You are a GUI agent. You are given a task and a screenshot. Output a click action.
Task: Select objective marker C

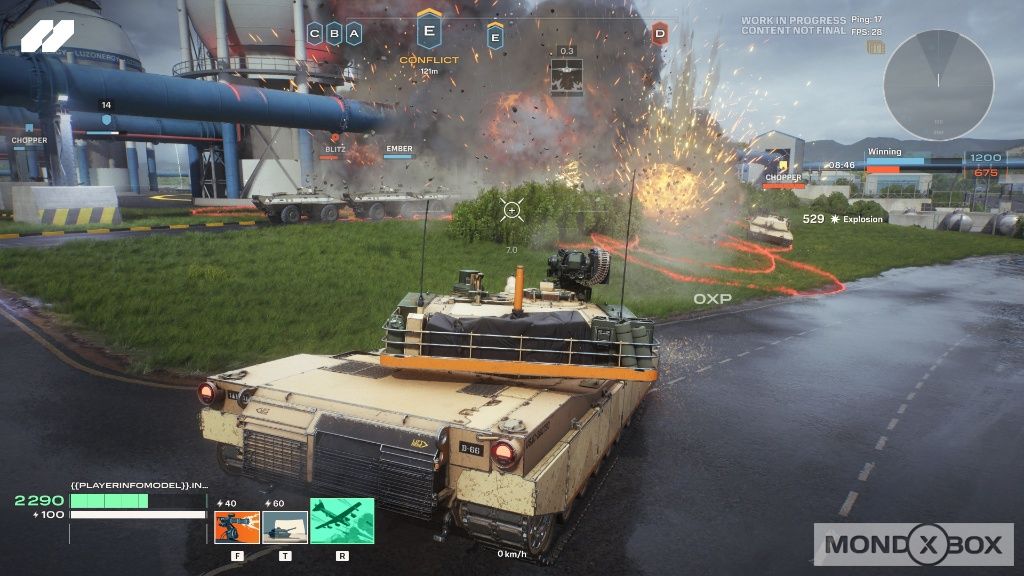pyautogui.click(x=315, y=33)
